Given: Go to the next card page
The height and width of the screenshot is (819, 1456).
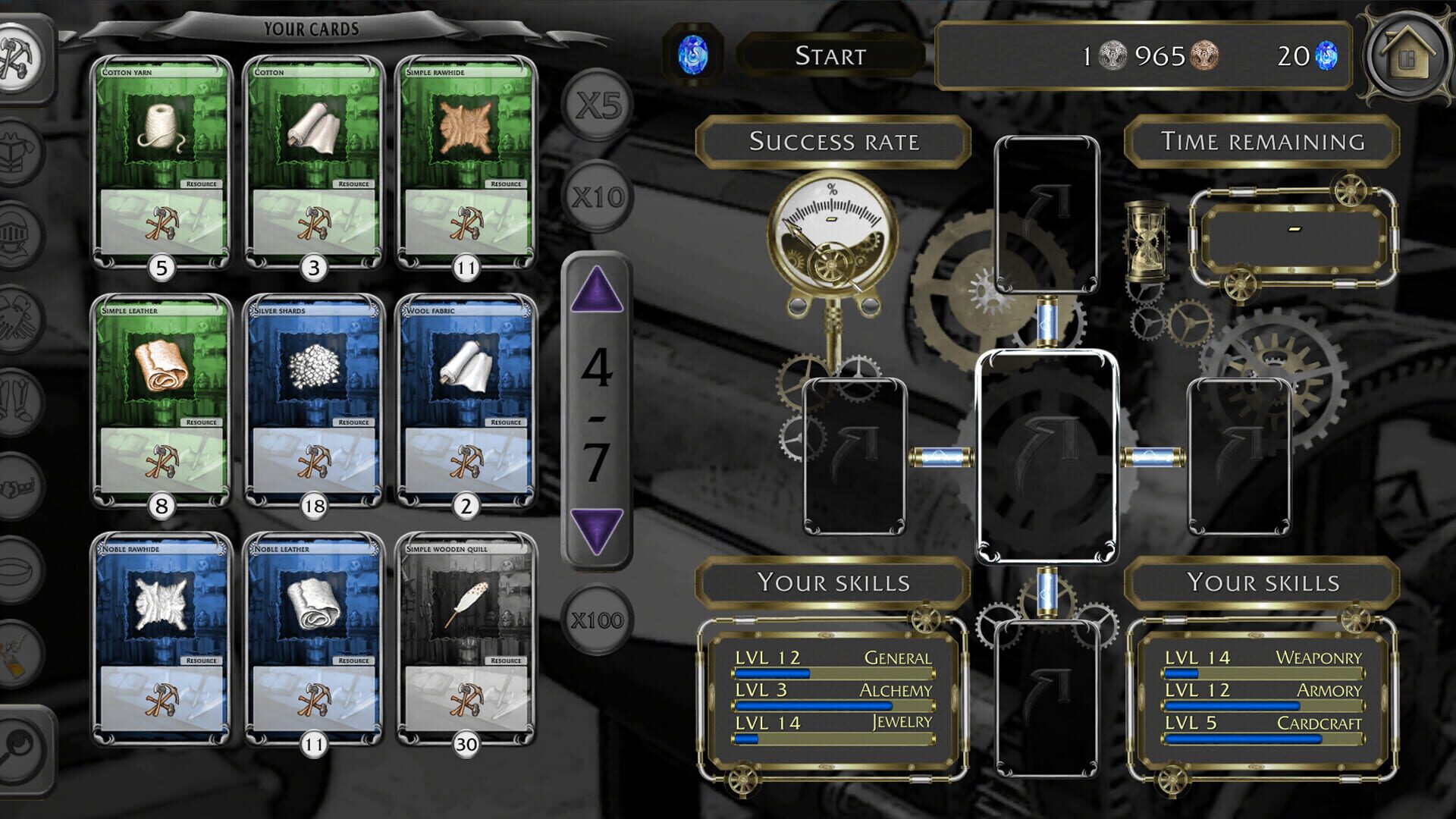Looking at the screenshot, I should pos(597,529).
